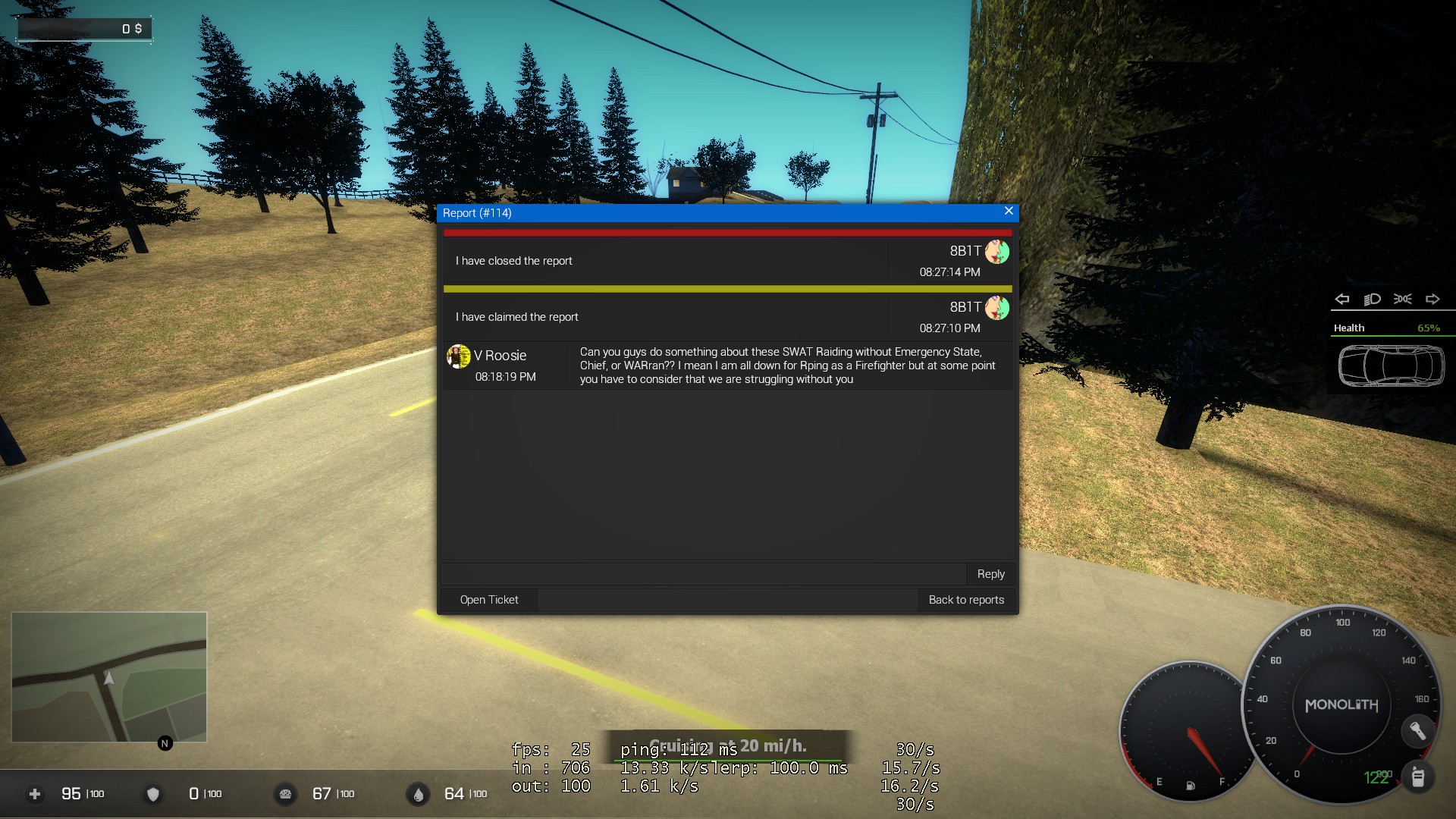Viewport: 1456px width, 819px height.
Task: Click the minimap in the corner
Action: (x=109, y=676)
